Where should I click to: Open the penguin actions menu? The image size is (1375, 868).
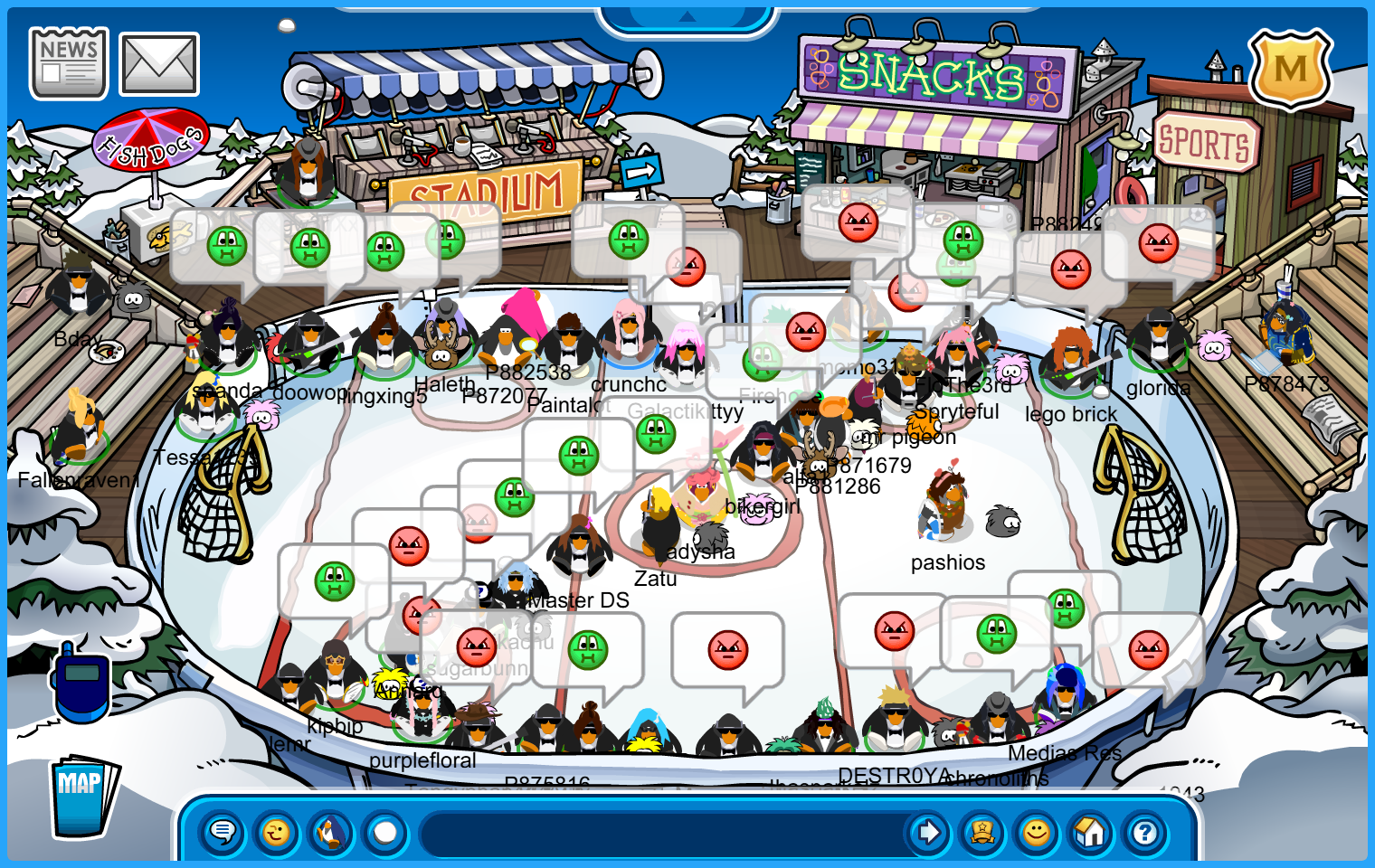tap(331, 832)
